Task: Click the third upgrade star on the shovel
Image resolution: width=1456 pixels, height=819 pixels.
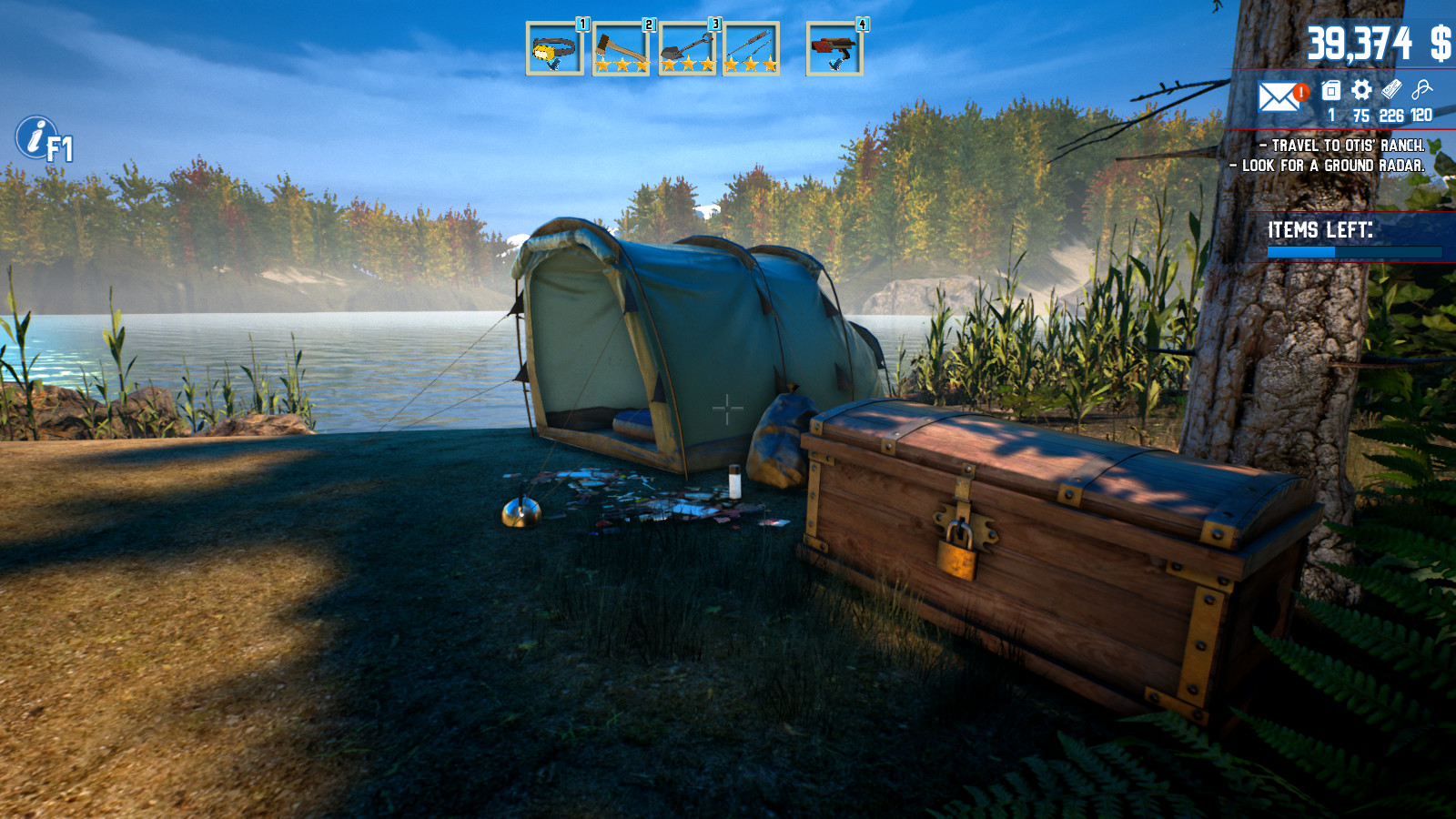Action: coord(707,64)
